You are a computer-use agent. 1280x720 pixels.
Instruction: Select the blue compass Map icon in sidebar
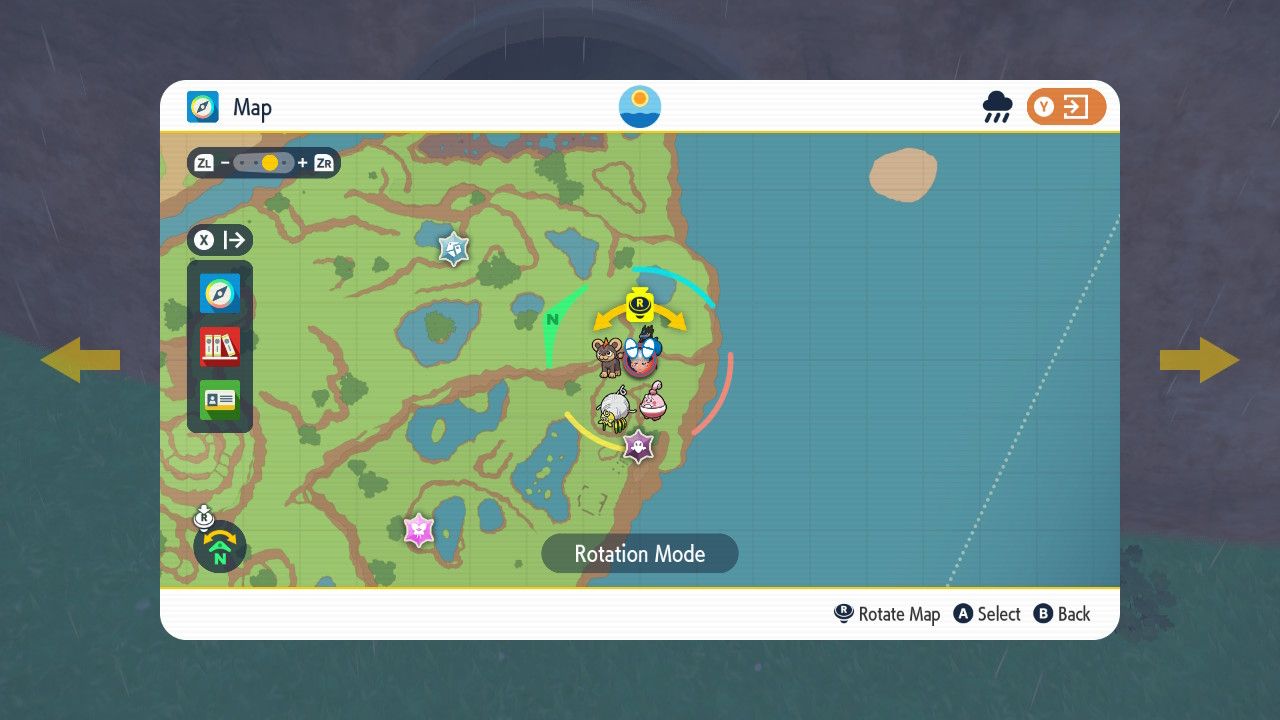(x=220, y=294)
